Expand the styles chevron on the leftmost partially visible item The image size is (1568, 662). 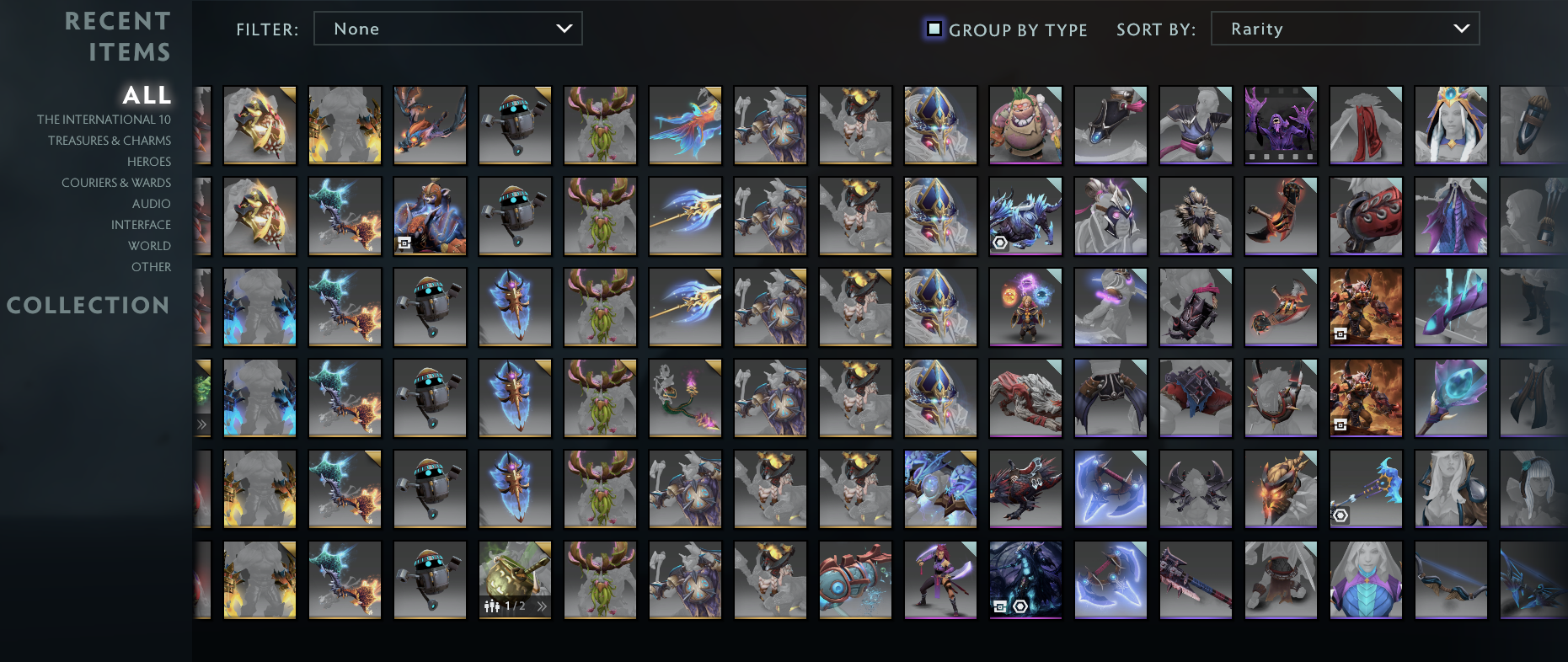(x=202, y=425)
